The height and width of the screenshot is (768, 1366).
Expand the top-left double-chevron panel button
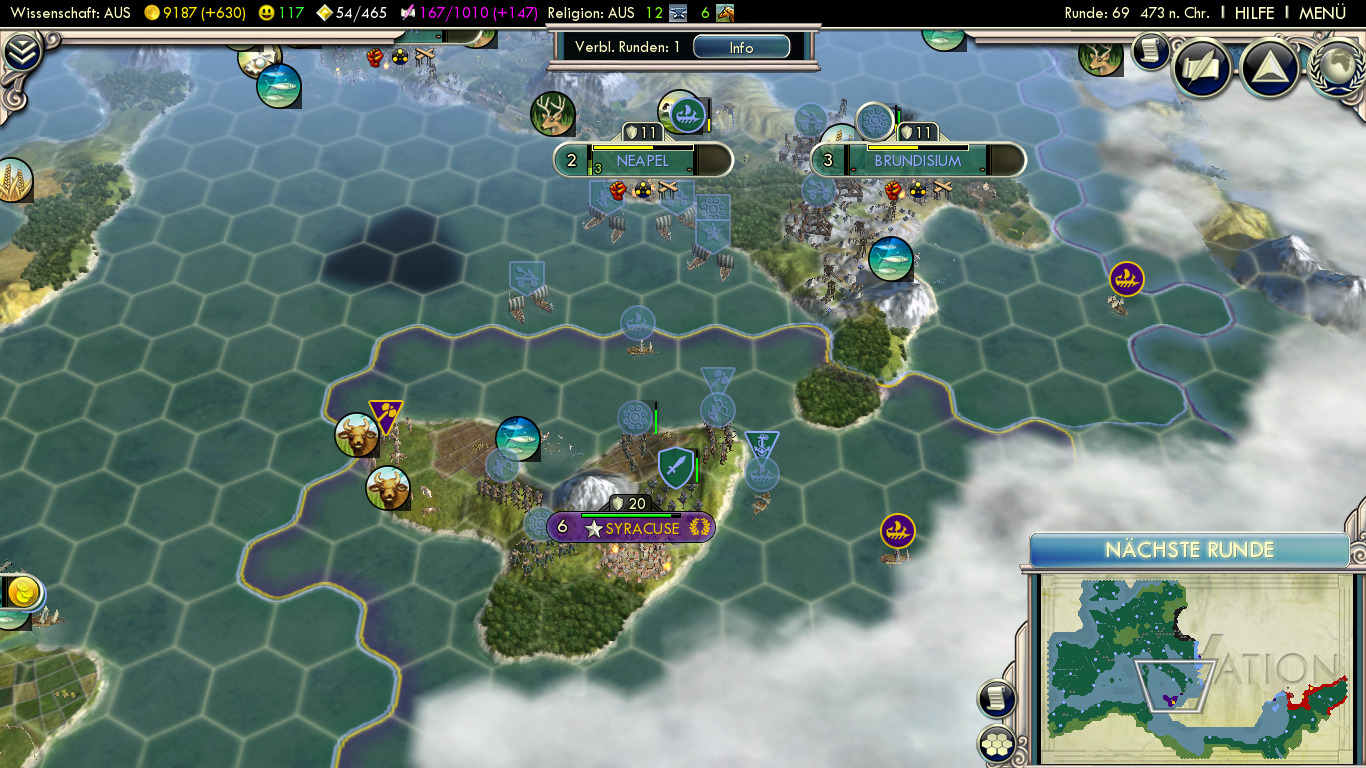pos(21,53)
